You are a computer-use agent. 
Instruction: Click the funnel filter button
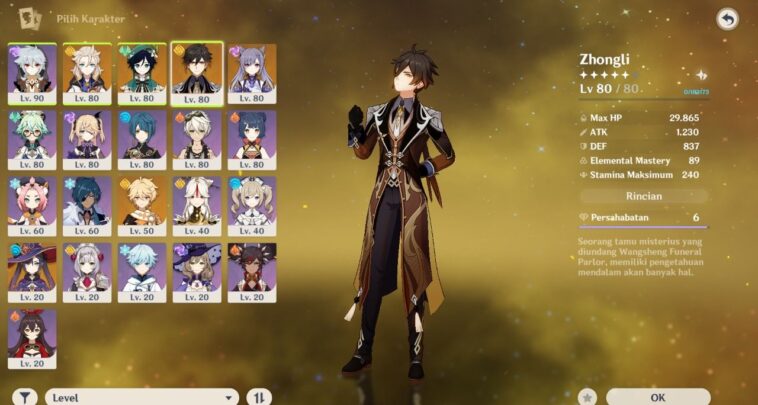tap(26, 397)
